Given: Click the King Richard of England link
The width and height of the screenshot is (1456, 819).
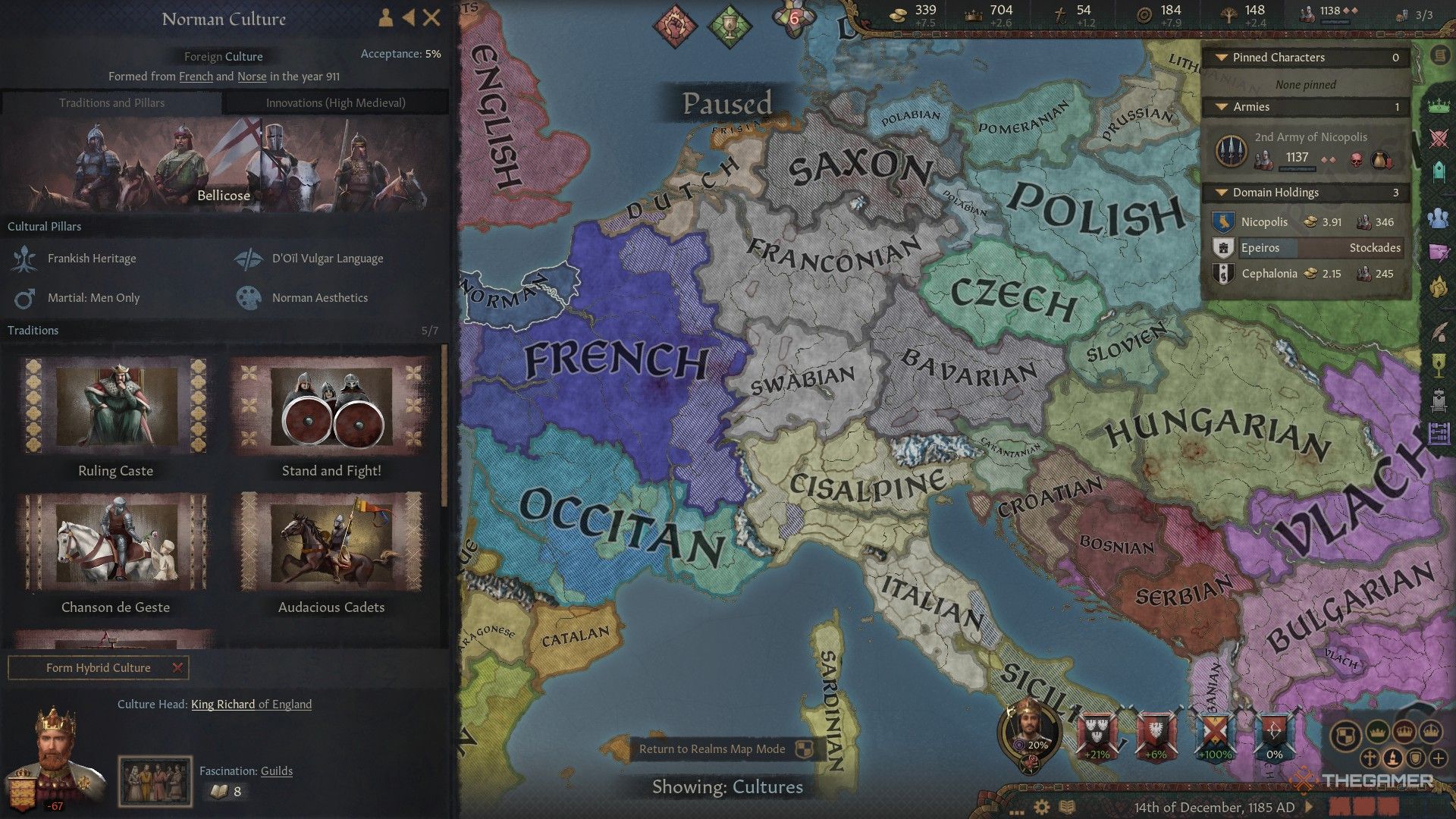Looking at the screenshot, I should point(251,704).
